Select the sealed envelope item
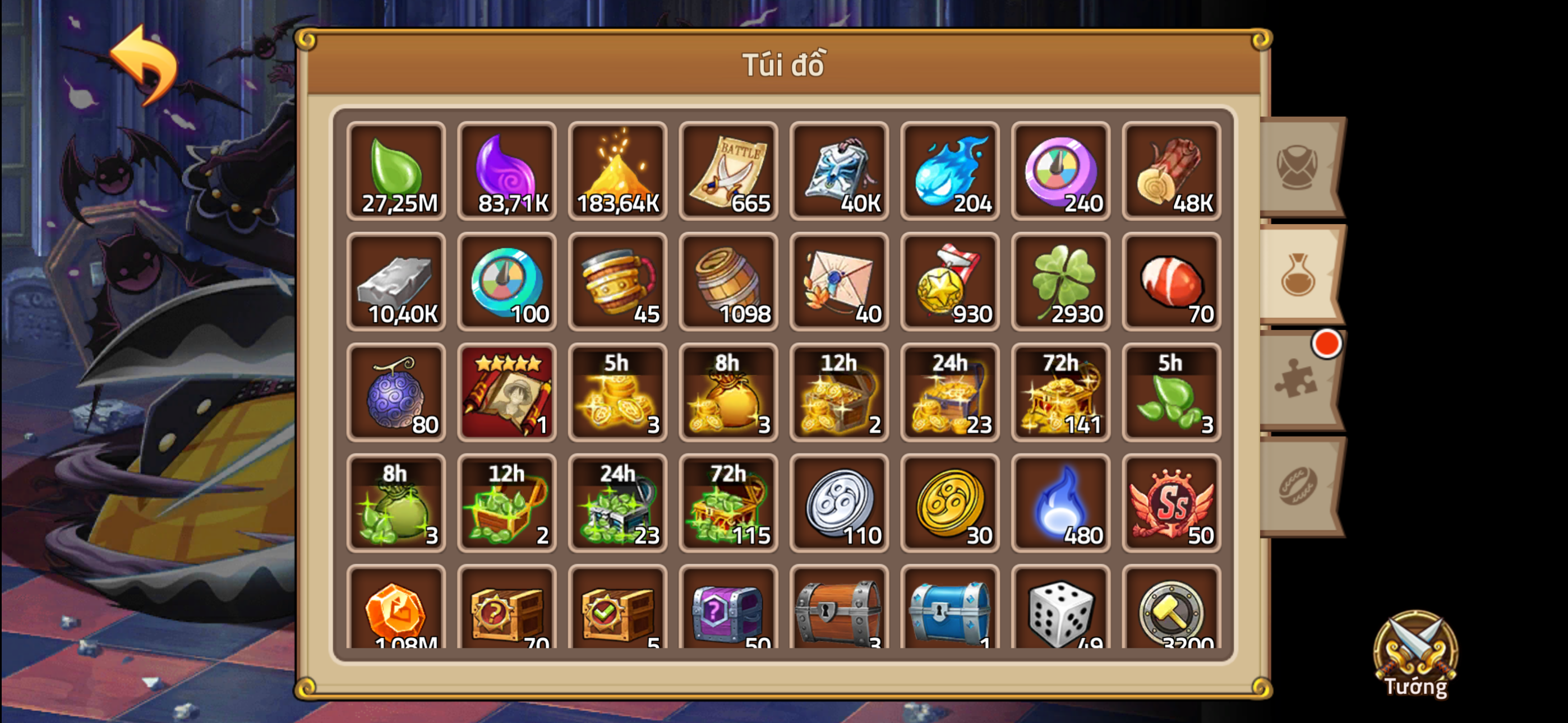 (839, 283)
